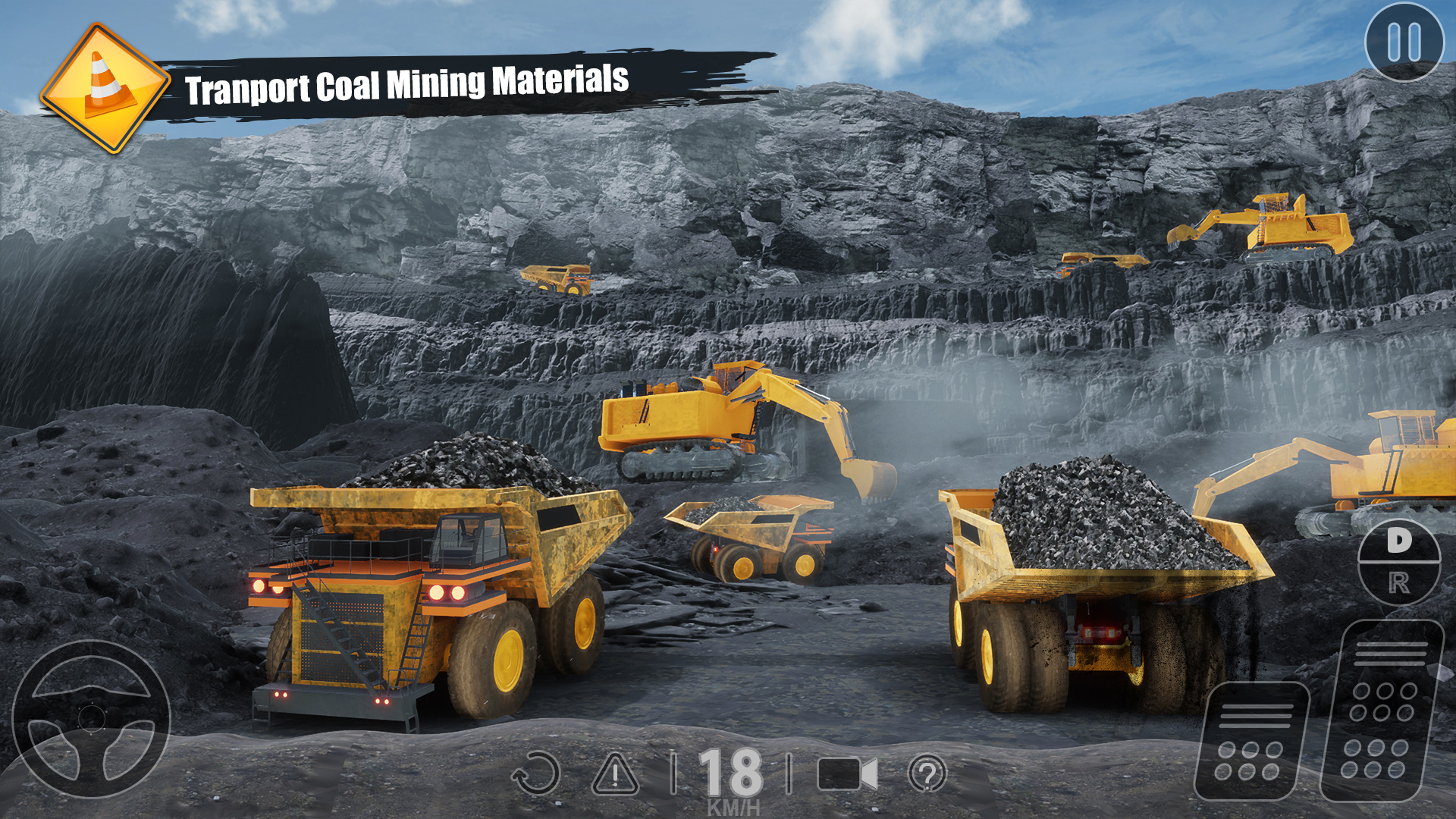Screen dimensions: 1456x819
Task: Reset the truck with the respawn icon
Action: tap(535, 774)
